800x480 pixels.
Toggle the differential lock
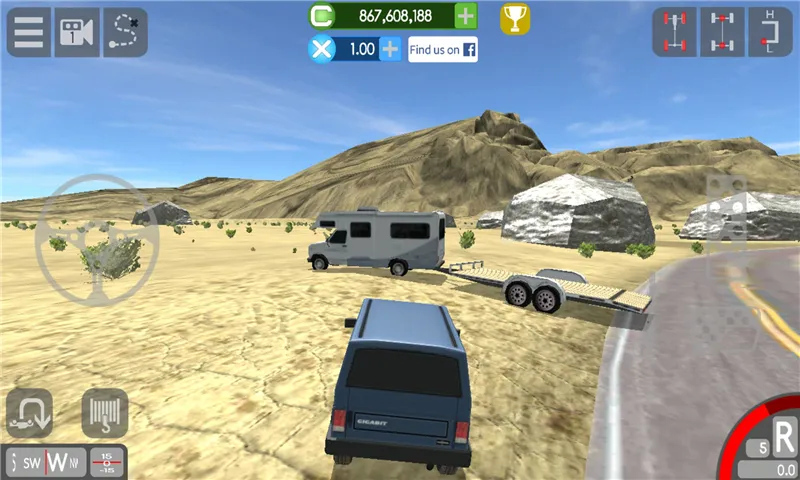point(722,32)
